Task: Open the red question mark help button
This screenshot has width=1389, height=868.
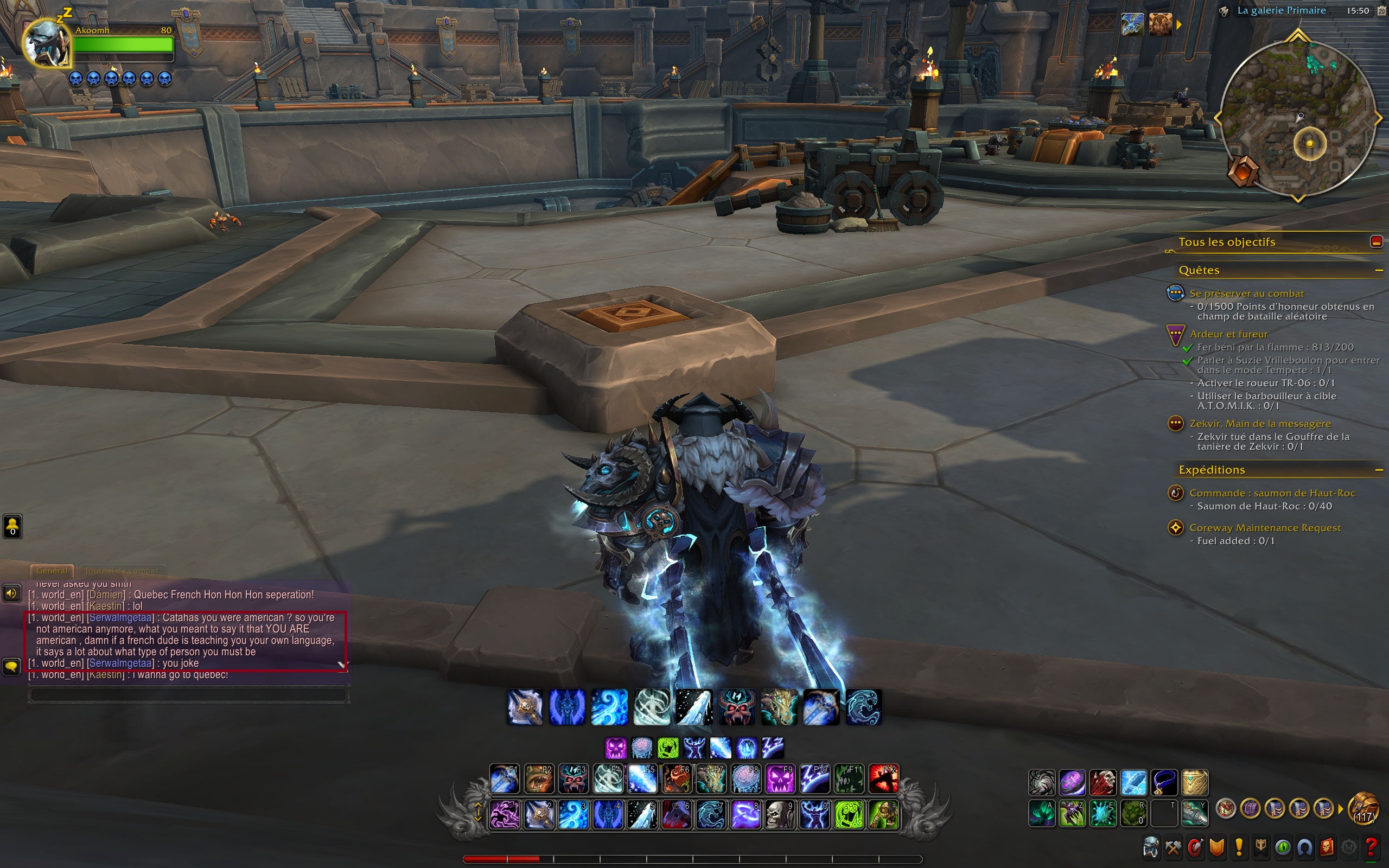Action: (1371, 847)
